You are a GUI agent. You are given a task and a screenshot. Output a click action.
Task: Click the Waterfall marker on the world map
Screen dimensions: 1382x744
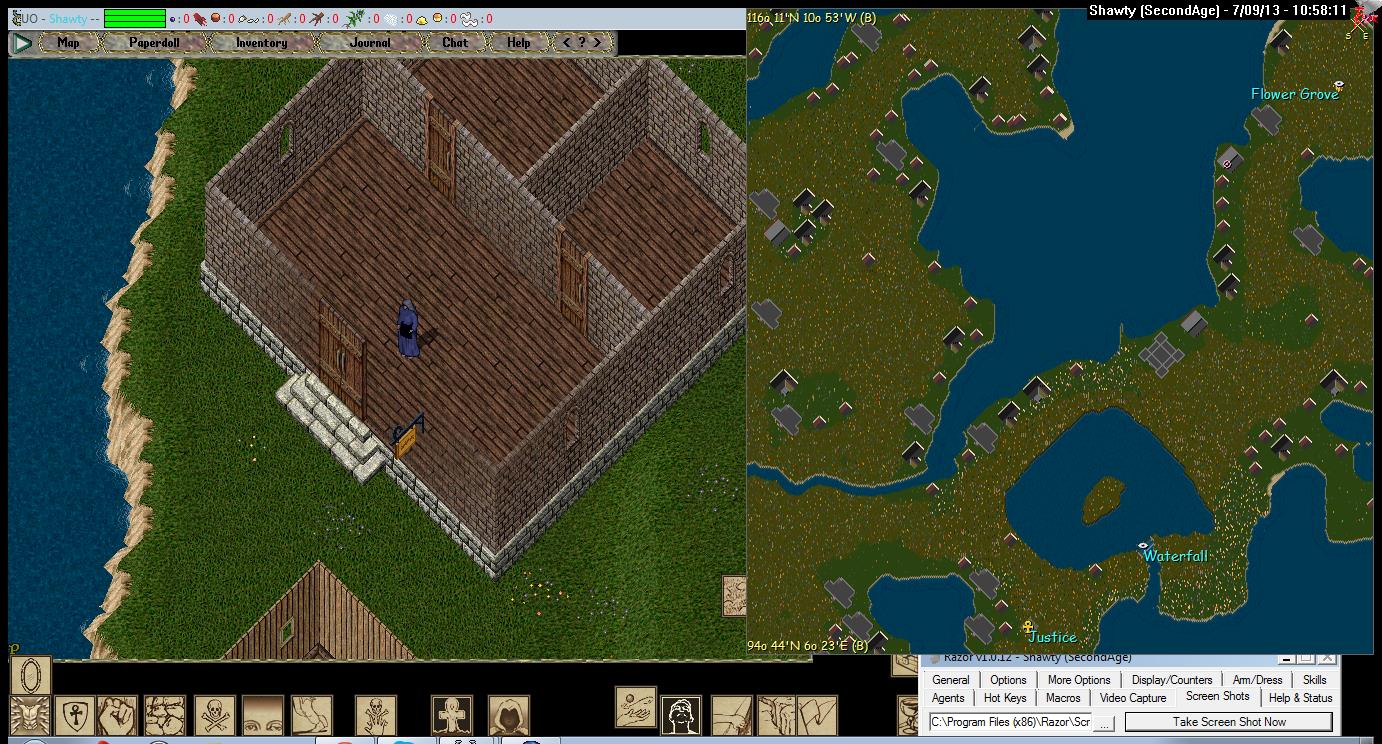1144,546
